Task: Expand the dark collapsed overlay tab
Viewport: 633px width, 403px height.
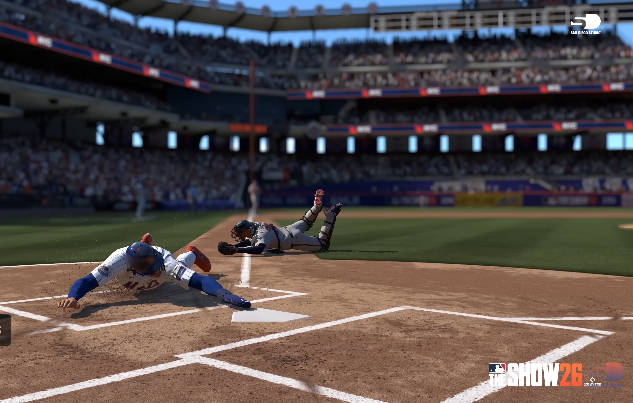Action: (5, 329)
